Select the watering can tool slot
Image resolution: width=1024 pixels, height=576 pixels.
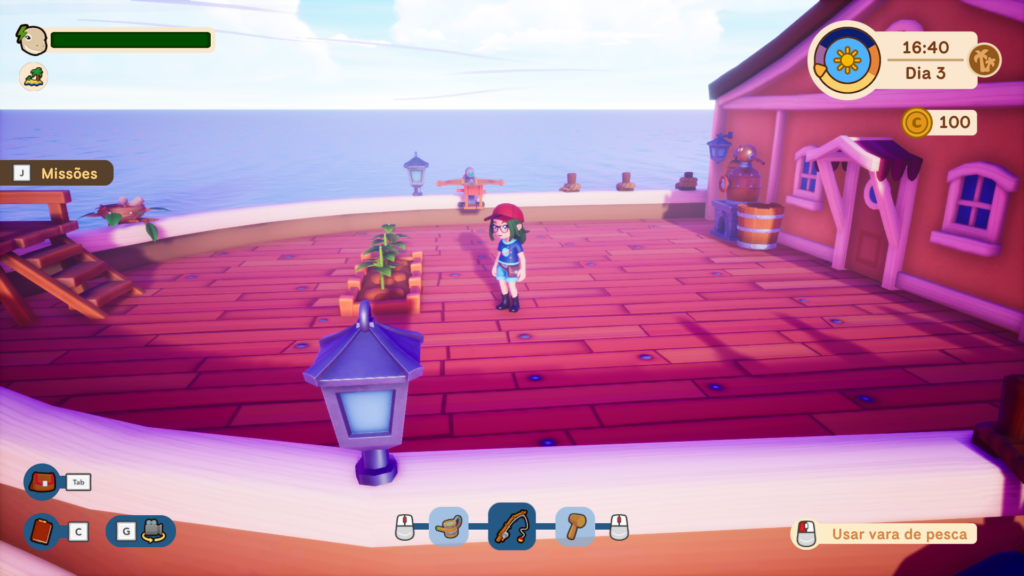pyautogui.click(x=449, y=526)
